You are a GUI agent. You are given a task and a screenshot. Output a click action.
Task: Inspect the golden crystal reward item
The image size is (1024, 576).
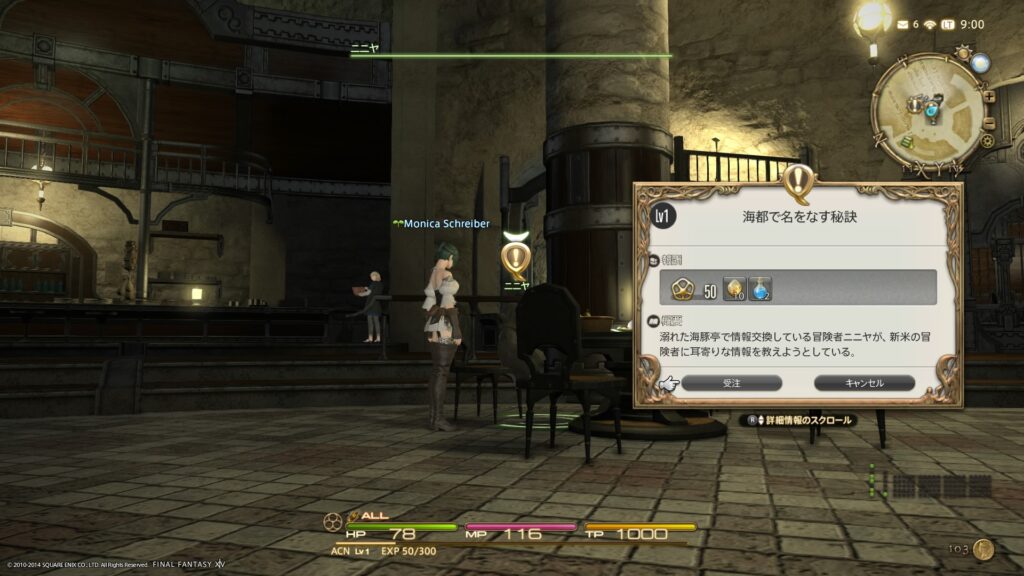(x=735, y=288)
